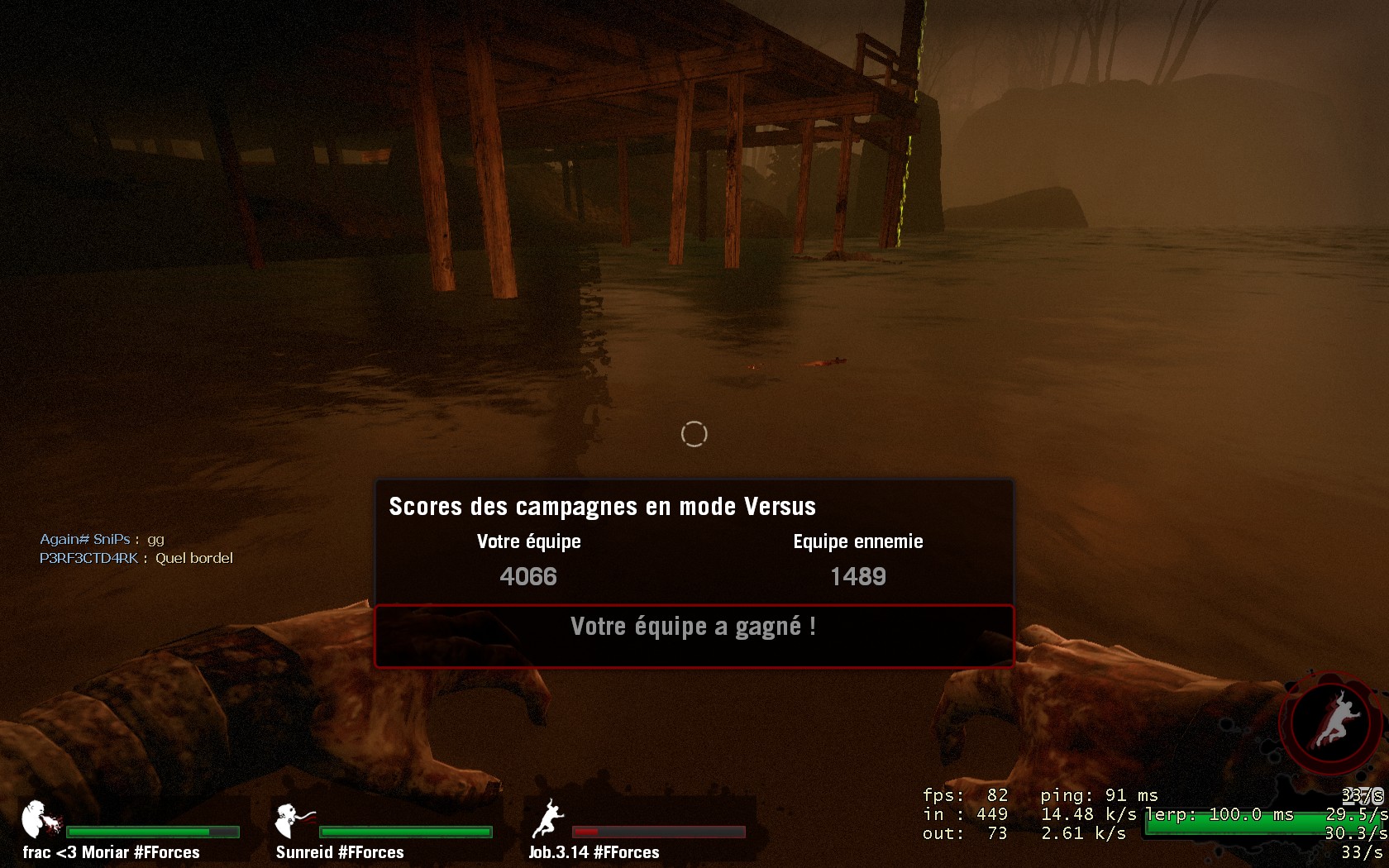Click frac <3 Moriar's Boomer teammate icon

(x=41, y=820)
